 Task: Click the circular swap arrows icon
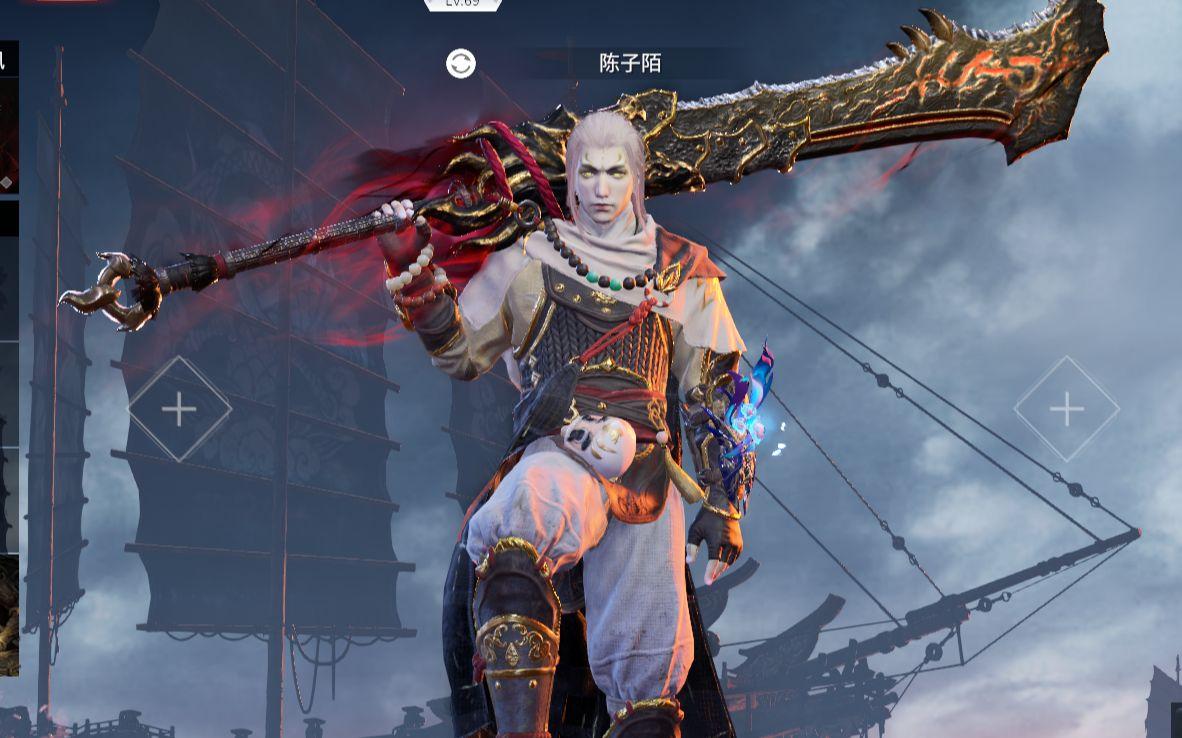click(x=461, y=64)
